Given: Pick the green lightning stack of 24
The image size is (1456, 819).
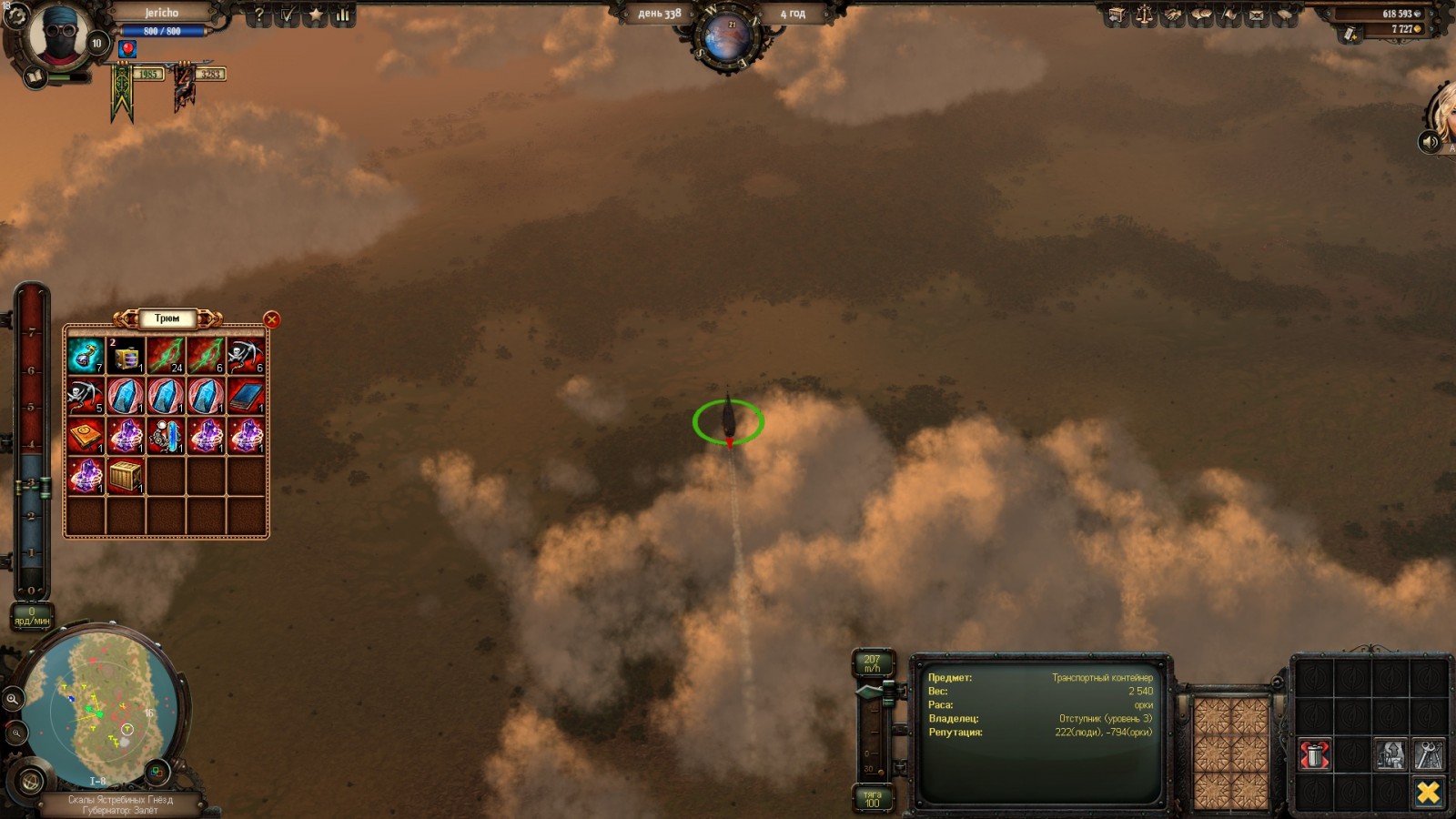Looking at the screenshot, I should 166,356.
